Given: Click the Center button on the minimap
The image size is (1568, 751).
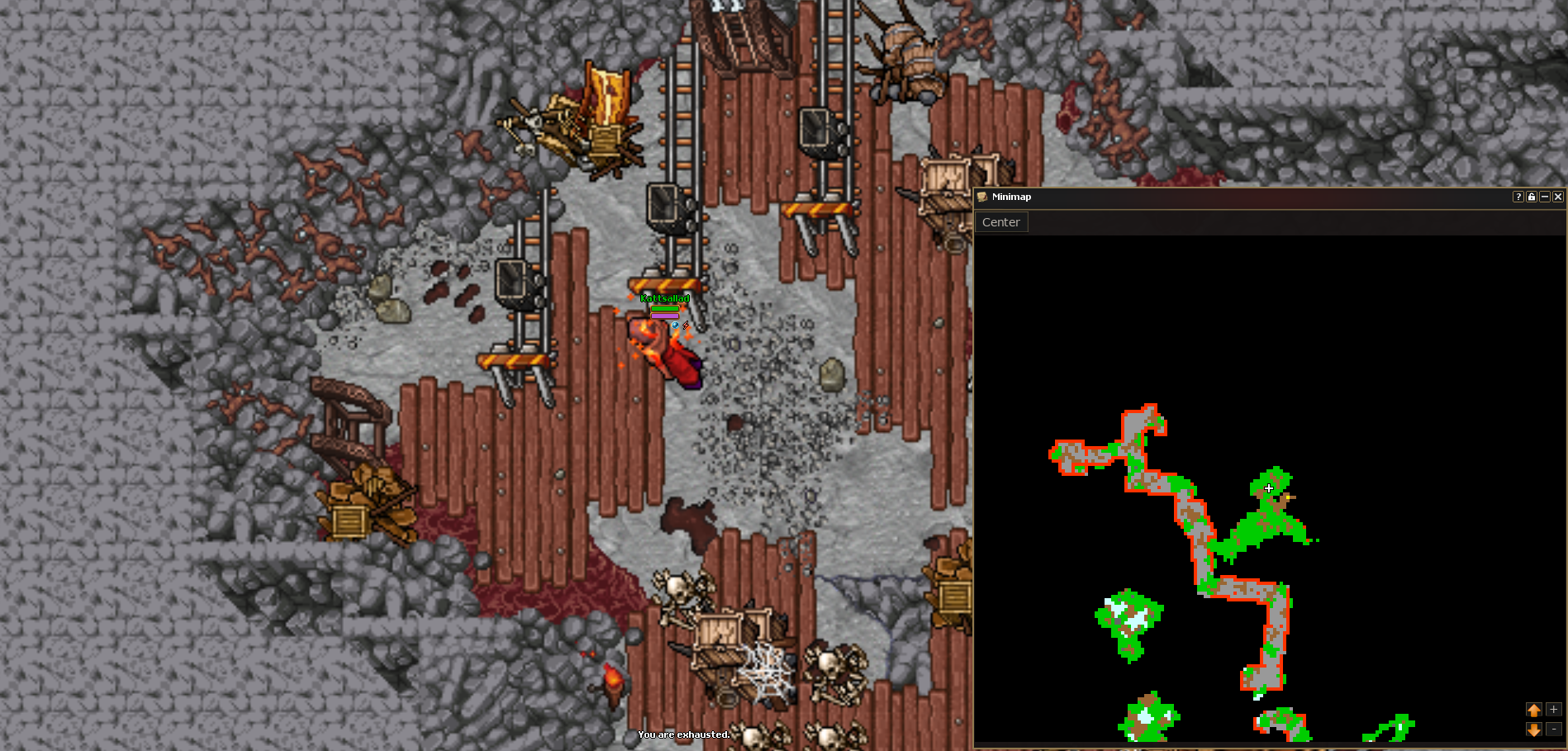Looking at the screenshot, I should point(1000,222).
